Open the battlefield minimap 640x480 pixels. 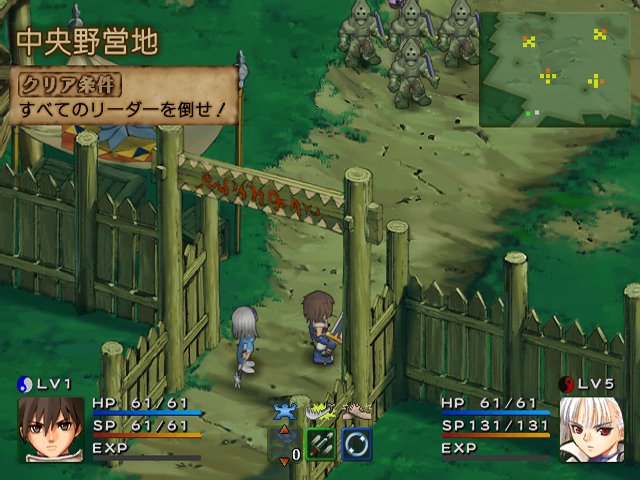[557, 68]
